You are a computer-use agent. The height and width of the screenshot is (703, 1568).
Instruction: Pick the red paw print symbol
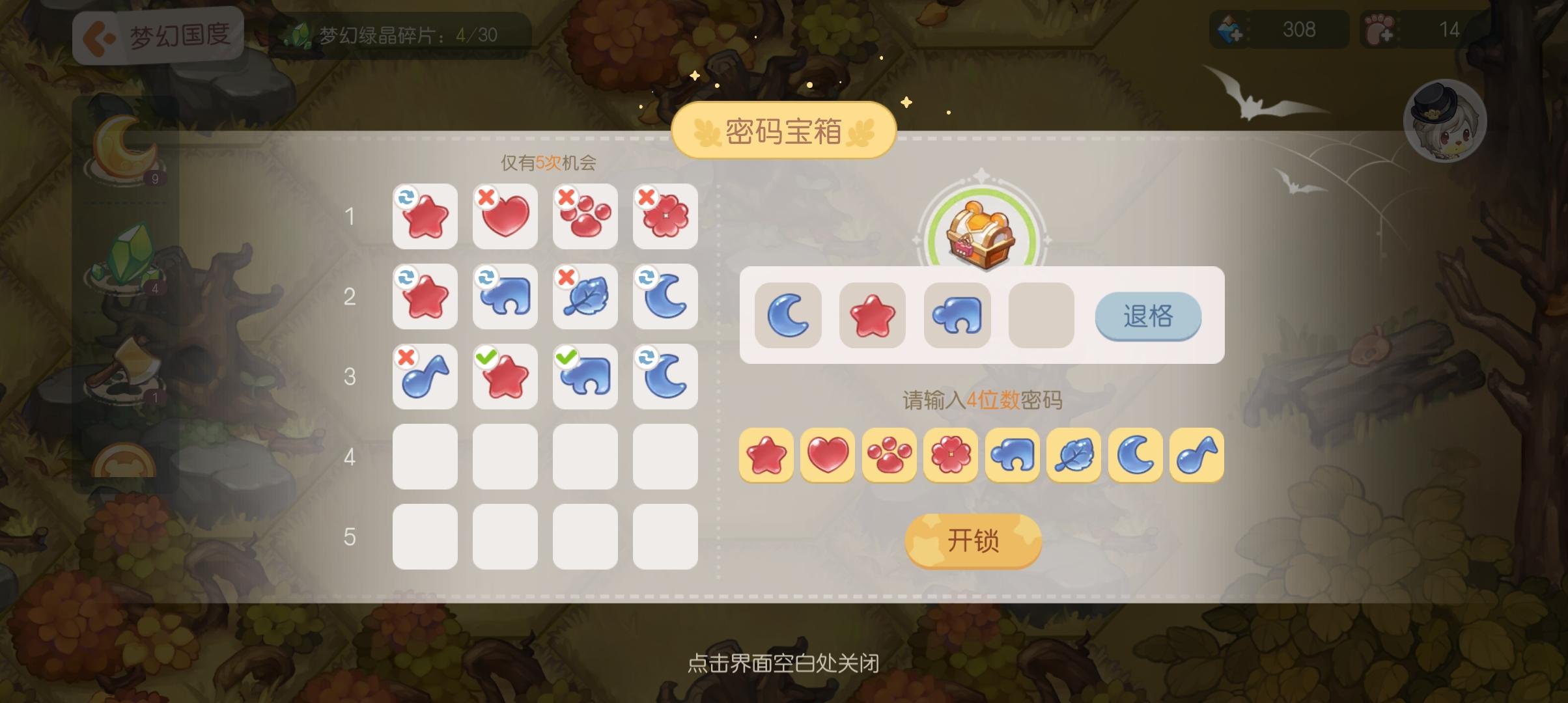[889, 456]
